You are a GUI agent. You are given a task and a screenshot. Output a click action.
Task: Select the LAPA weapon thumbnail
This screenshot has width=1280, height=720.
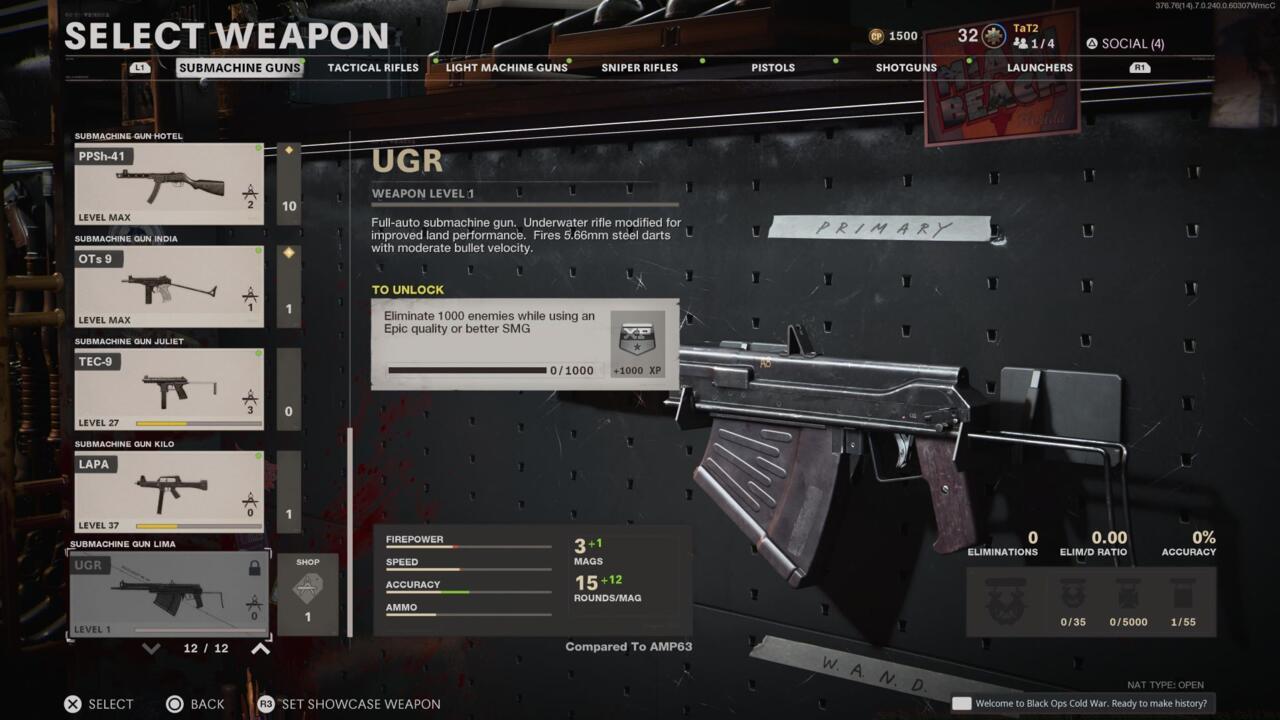pos(168,489)
